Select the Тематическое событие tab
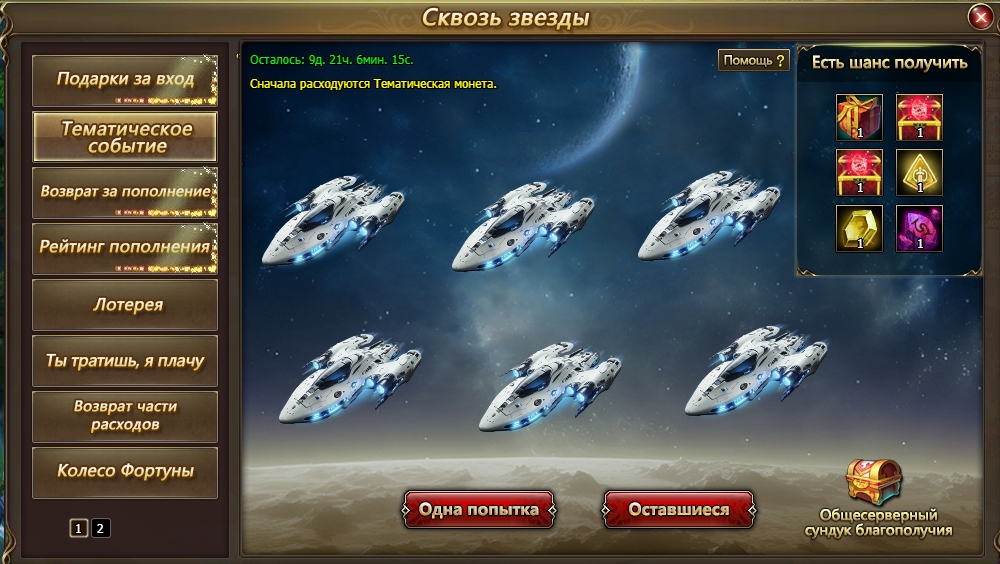Viewport: 1000px width, 564px height. 125,137
